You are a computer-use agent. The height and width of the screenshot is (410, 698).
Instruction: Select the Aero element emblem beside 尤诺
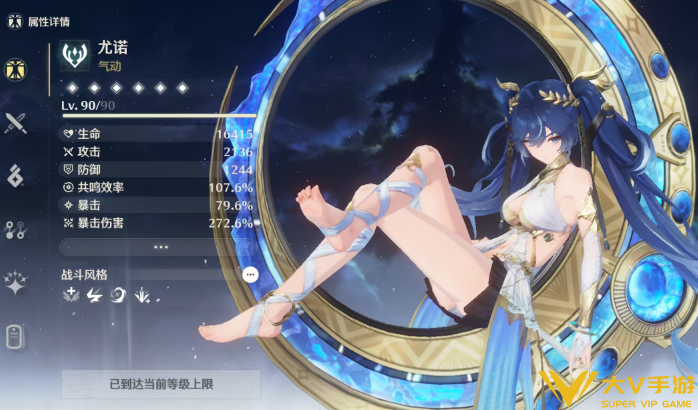click(x=74, y=55)
